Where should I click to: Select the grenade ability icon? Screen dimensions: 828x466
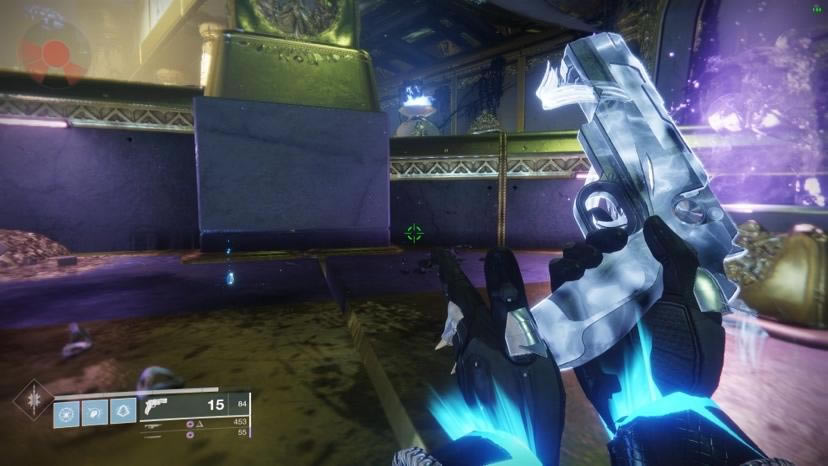[67, 411]
